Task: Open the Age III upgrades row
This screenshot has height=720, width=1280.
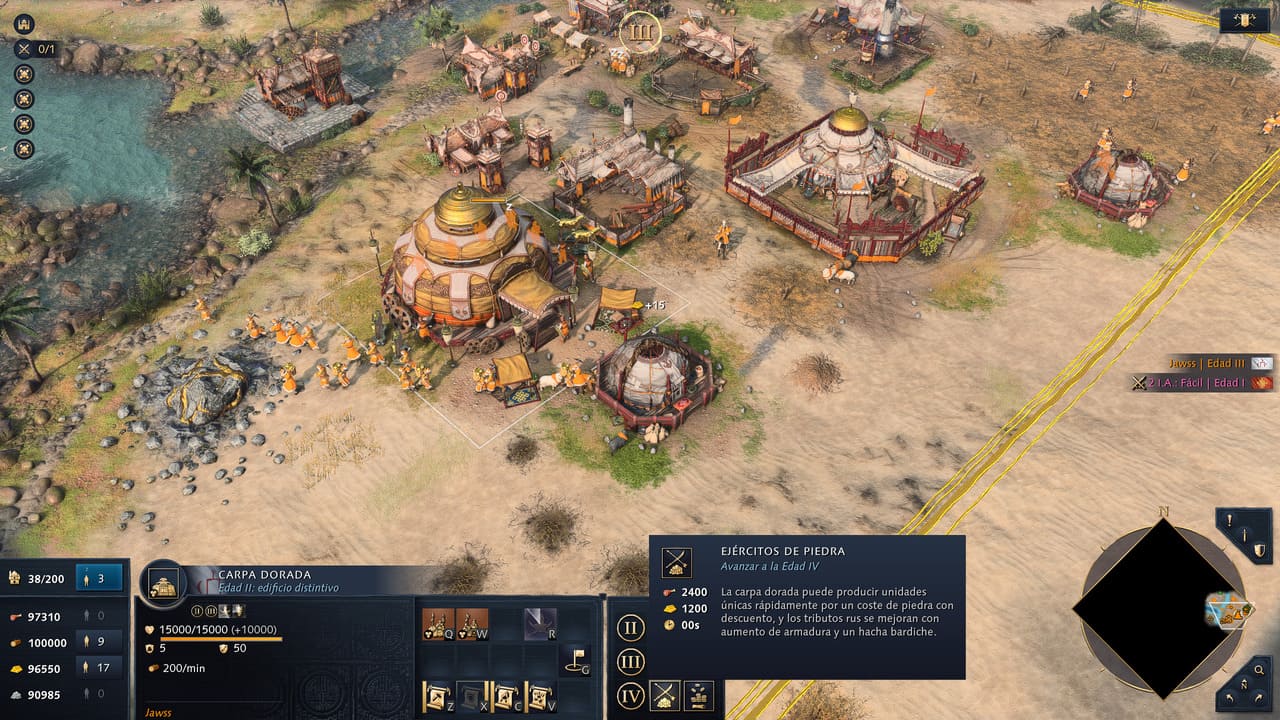Action: point(630,662)
